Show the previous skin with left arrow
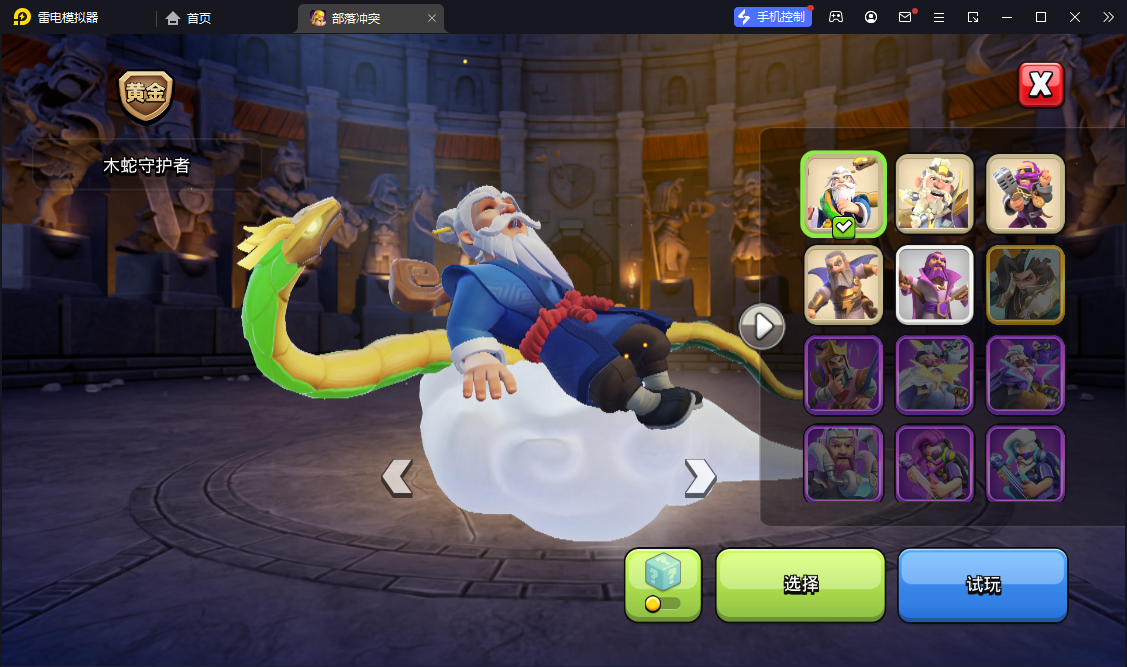 point(397,477)
